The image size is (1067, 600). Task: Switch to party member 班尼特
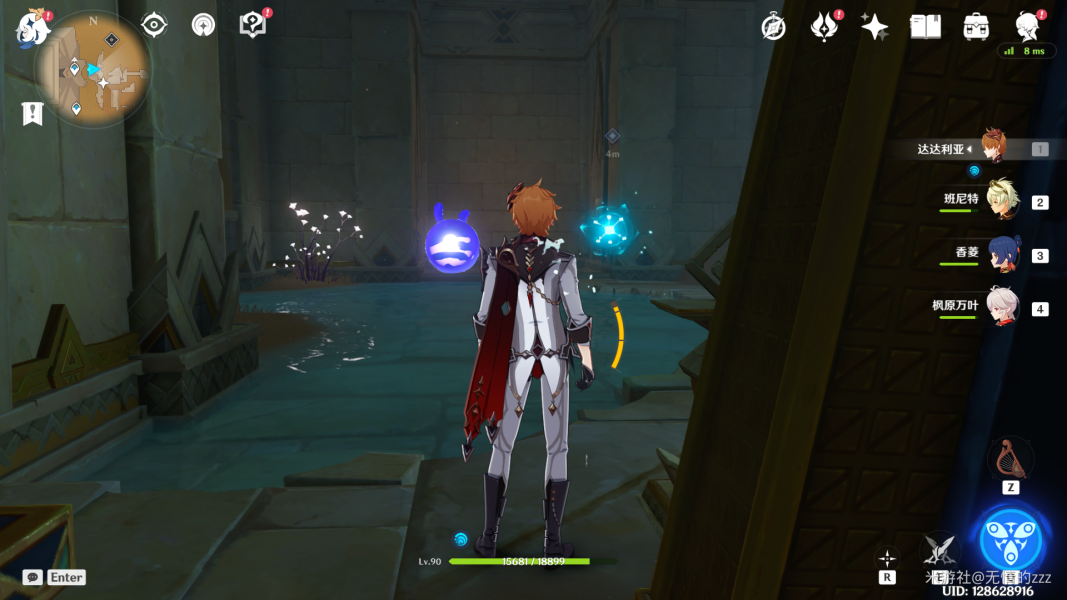click(1001, 200)
